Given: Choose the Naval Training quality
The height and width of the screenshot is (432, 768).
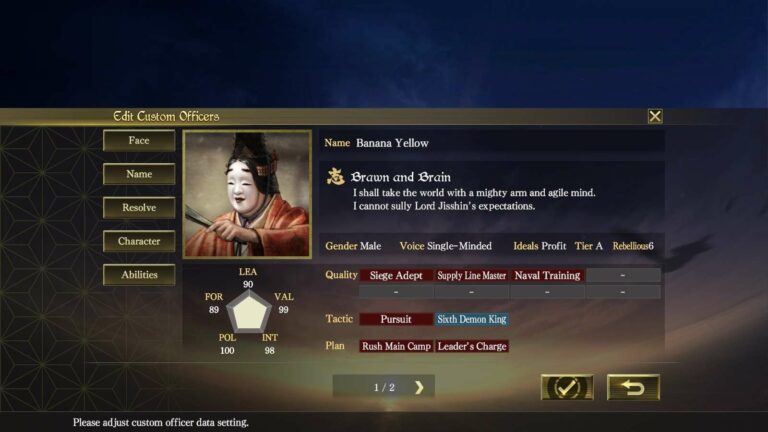Looking at the screenshot, I should 547,275.
